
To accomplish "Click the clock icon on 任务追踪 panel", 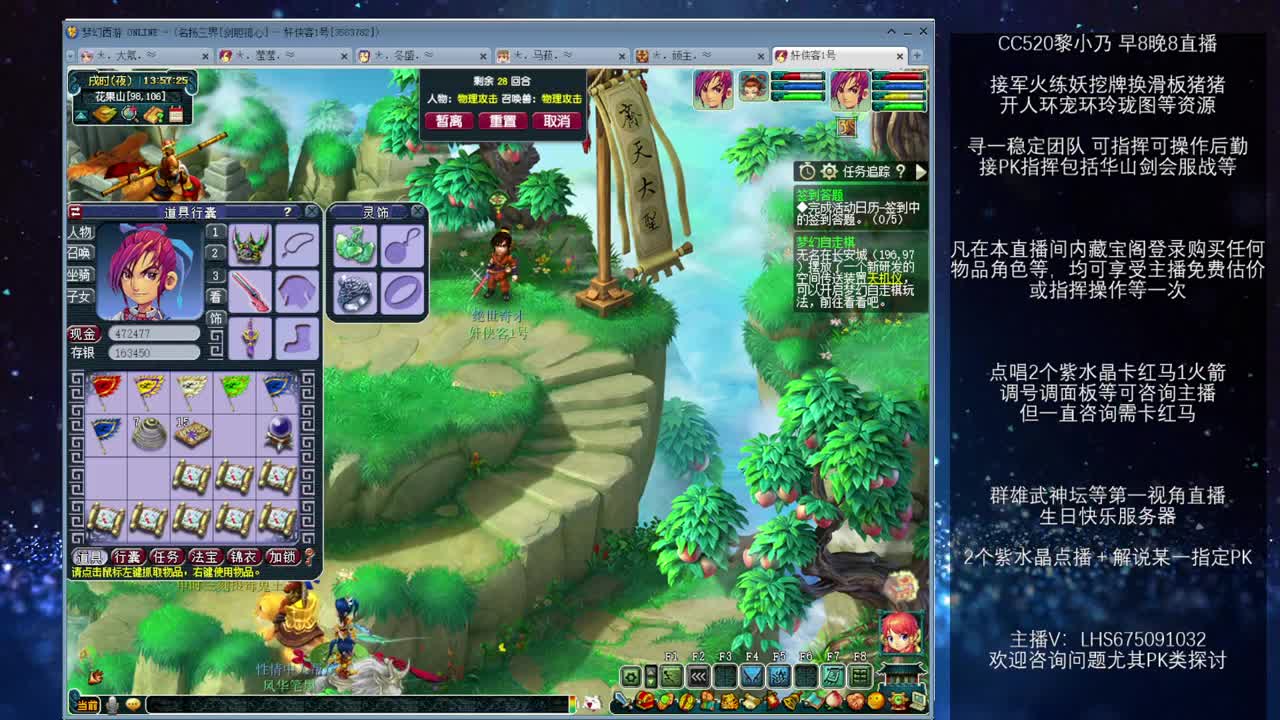I will click(807, 172).
